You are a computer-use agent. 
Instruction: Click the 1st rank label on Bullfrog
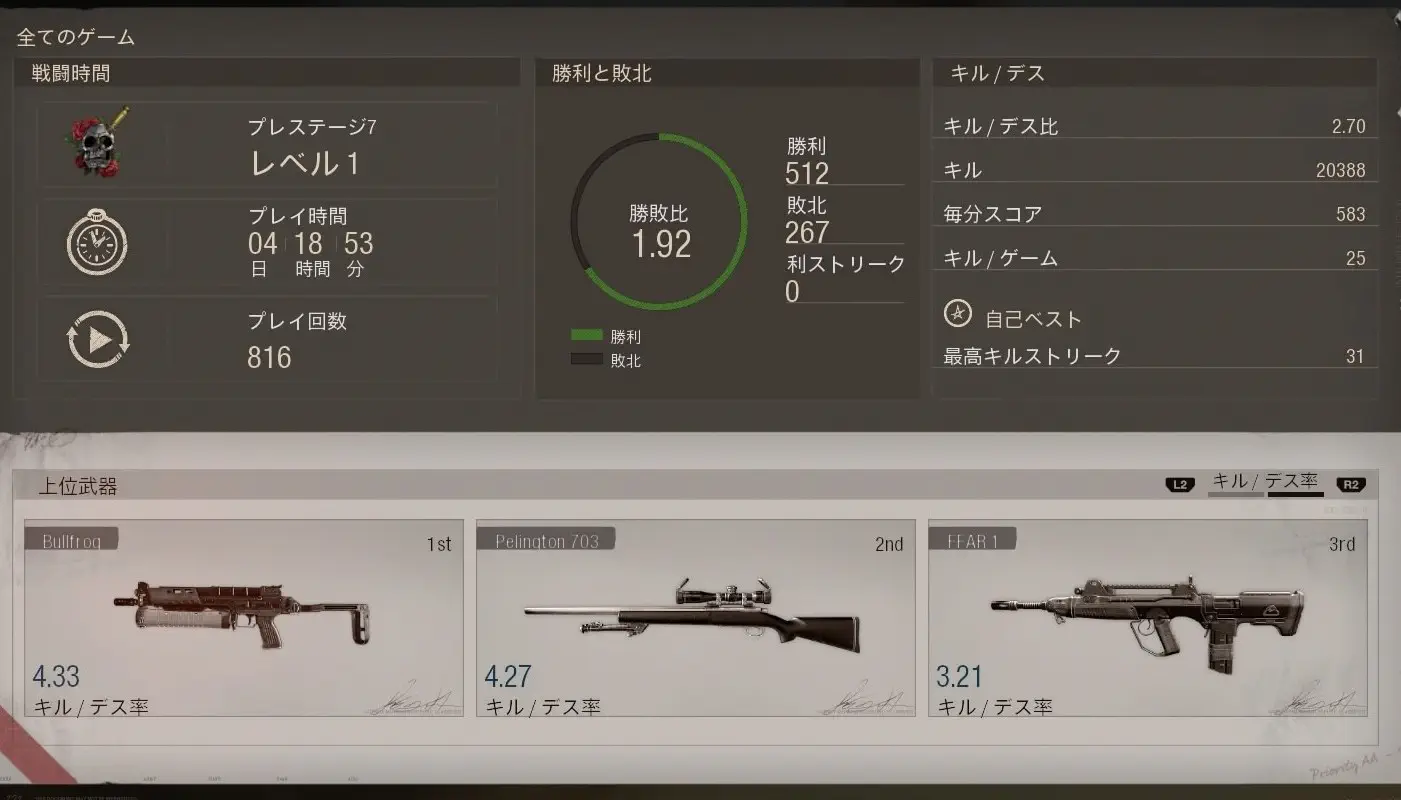(x=440, y=544)
